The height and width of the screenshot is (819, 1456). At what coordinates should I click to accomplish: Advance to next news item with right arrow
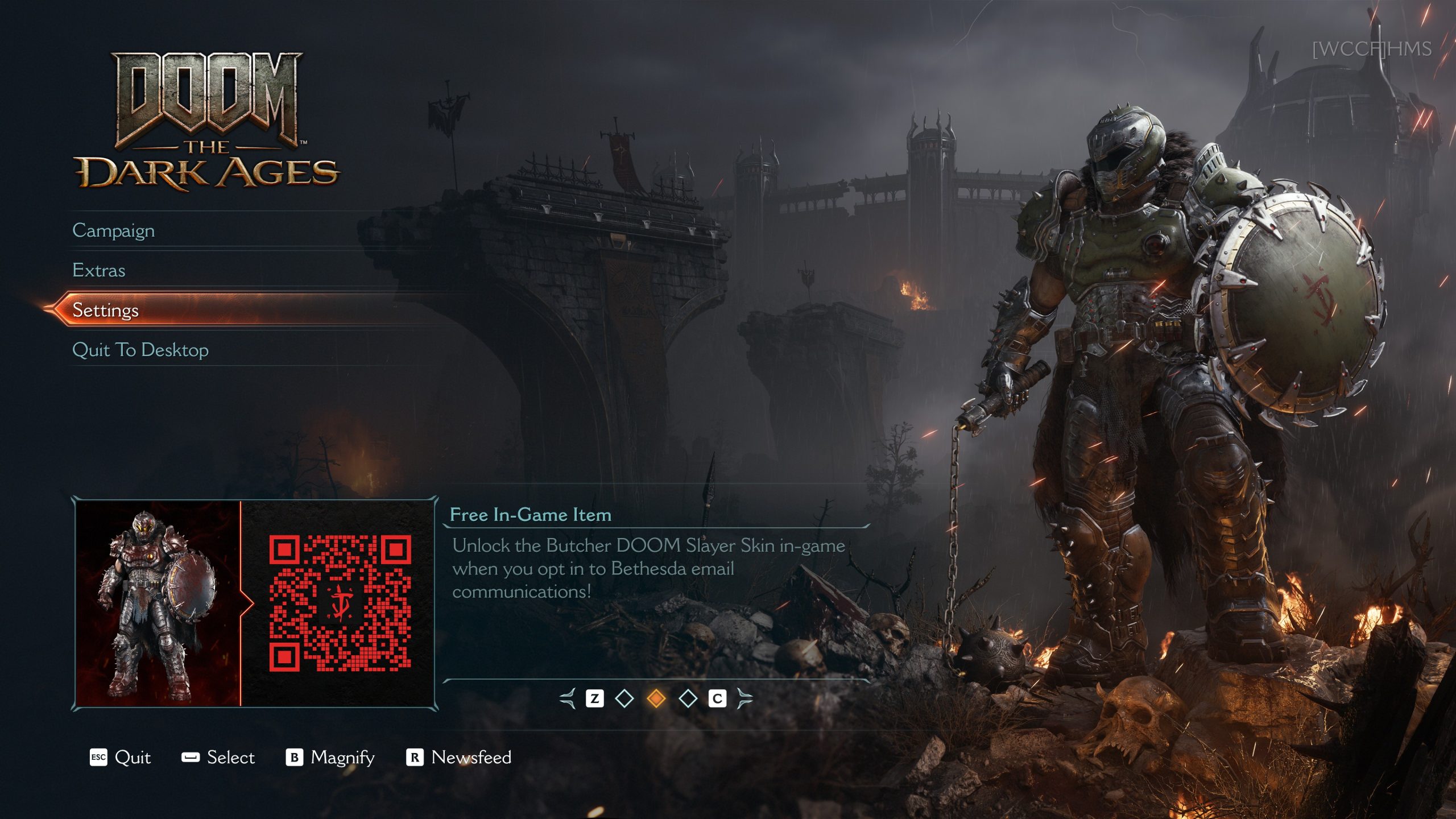pos(744,698)
